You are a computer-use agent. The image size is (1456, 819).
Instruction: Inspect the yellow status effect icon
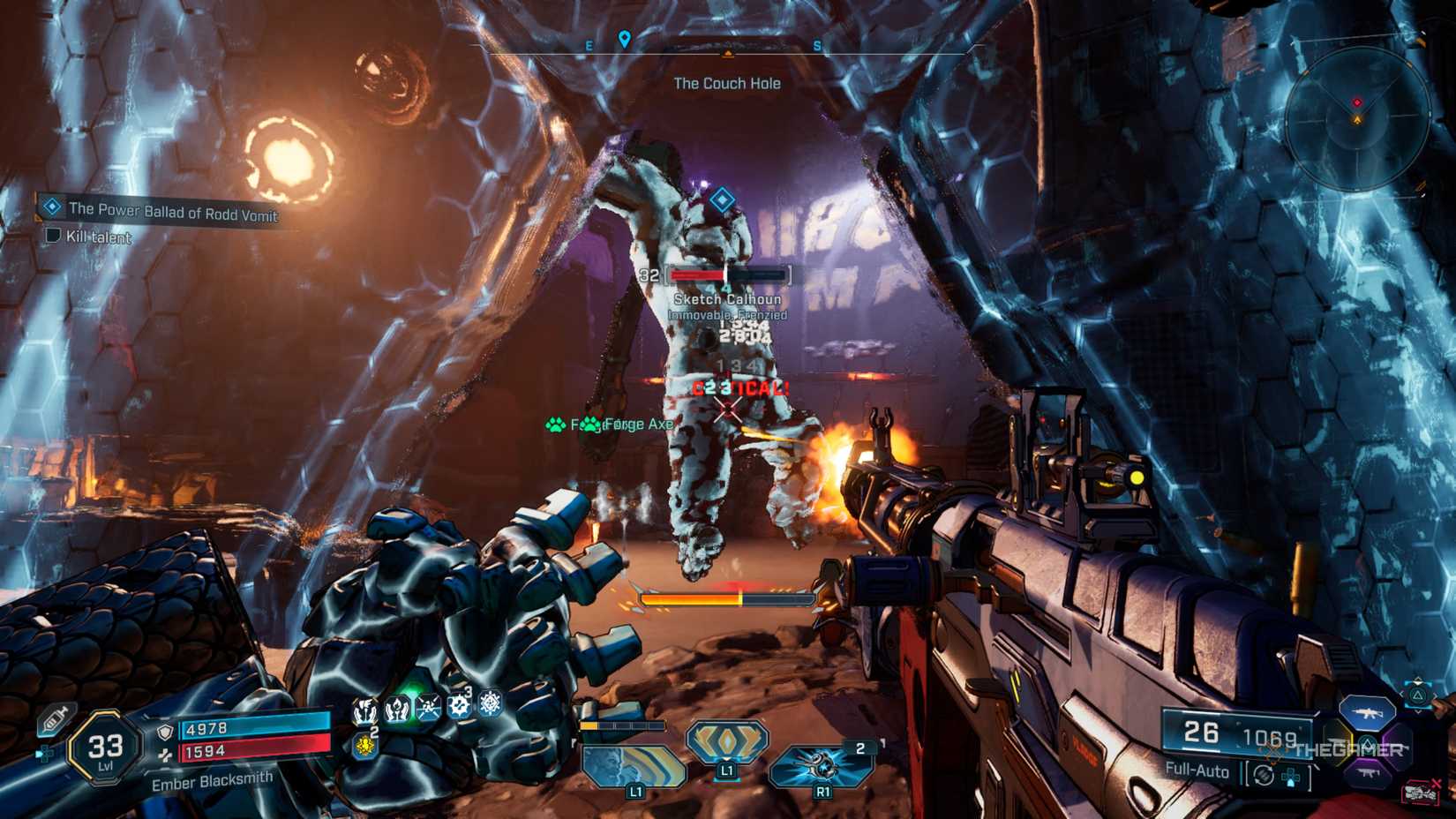coord(364,746)
